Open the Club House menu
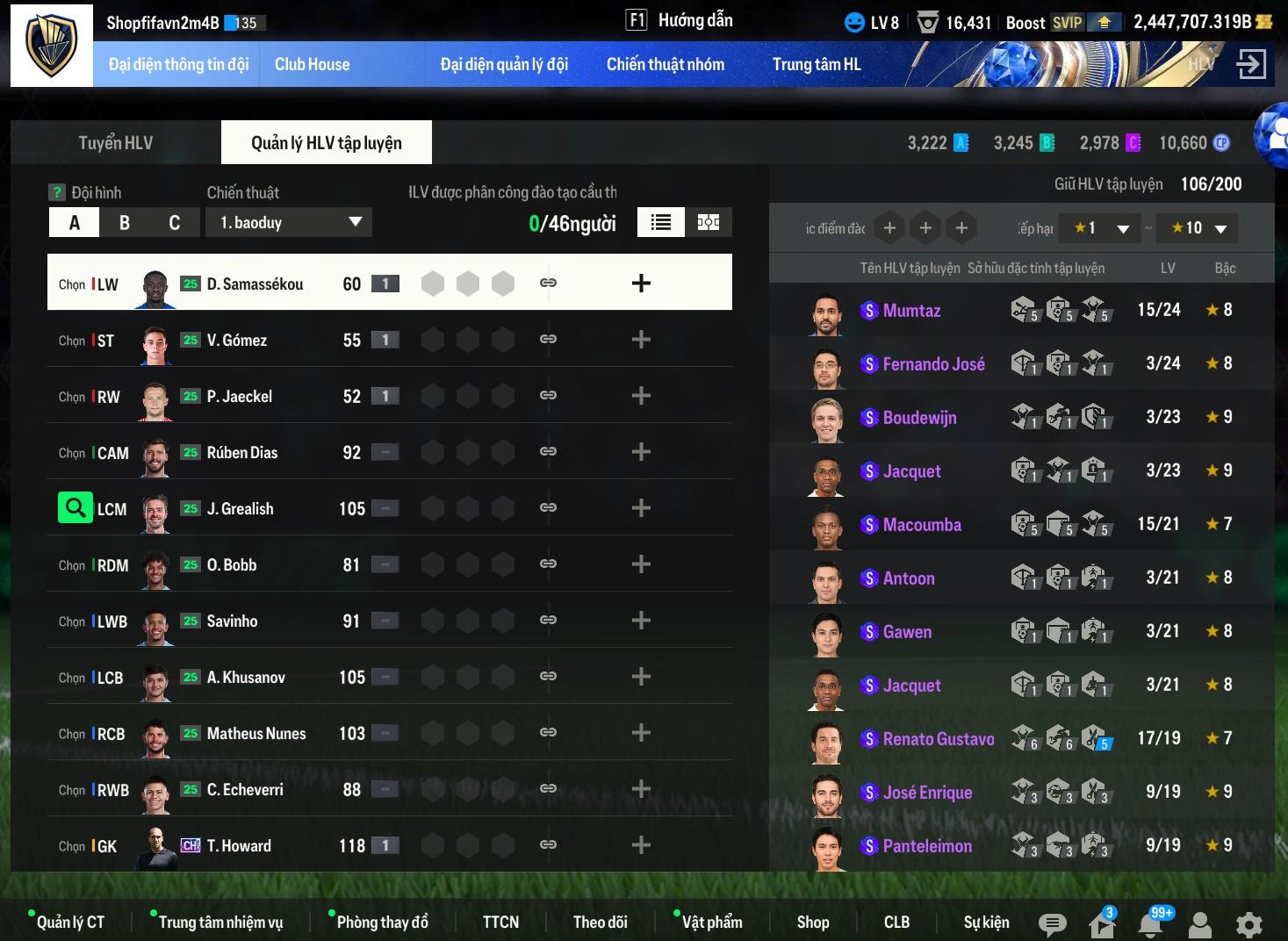 pos(312,64)
